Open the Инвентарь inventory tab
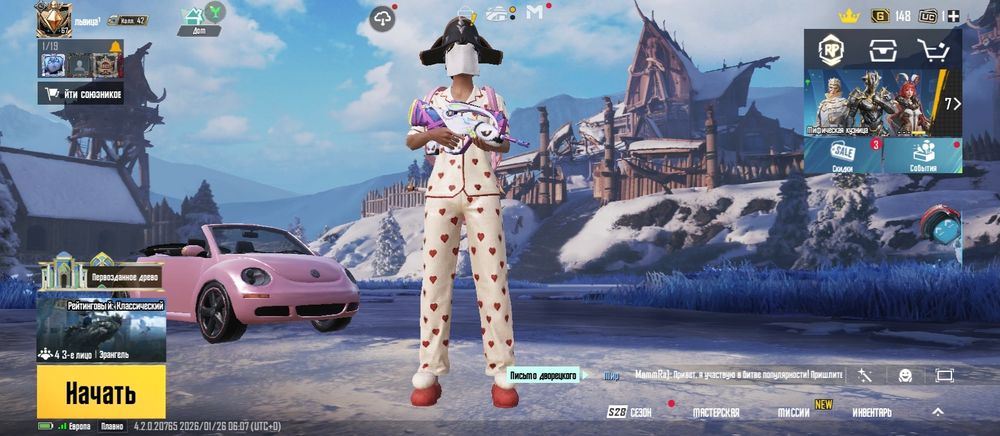Screen dimensions: 1000x436 (x=871, y=412)
